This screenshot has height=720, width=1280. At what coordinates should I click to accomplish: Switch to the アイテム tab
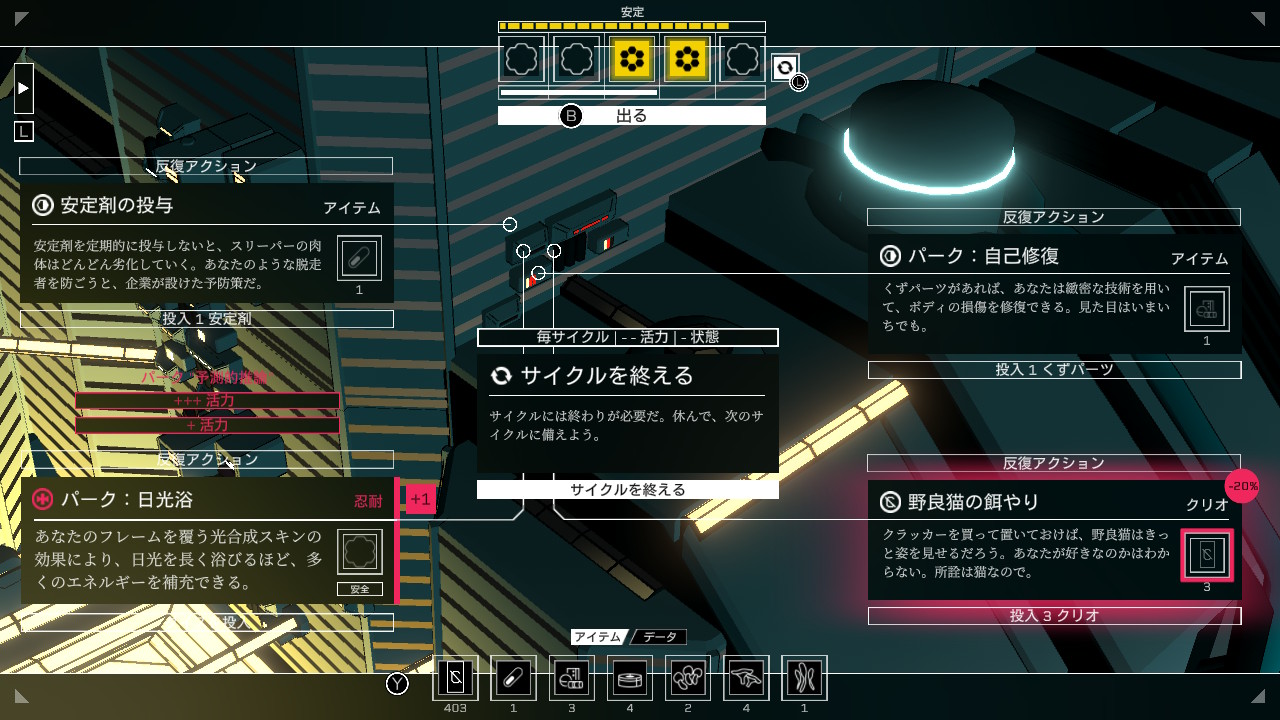tap(600, 636)
